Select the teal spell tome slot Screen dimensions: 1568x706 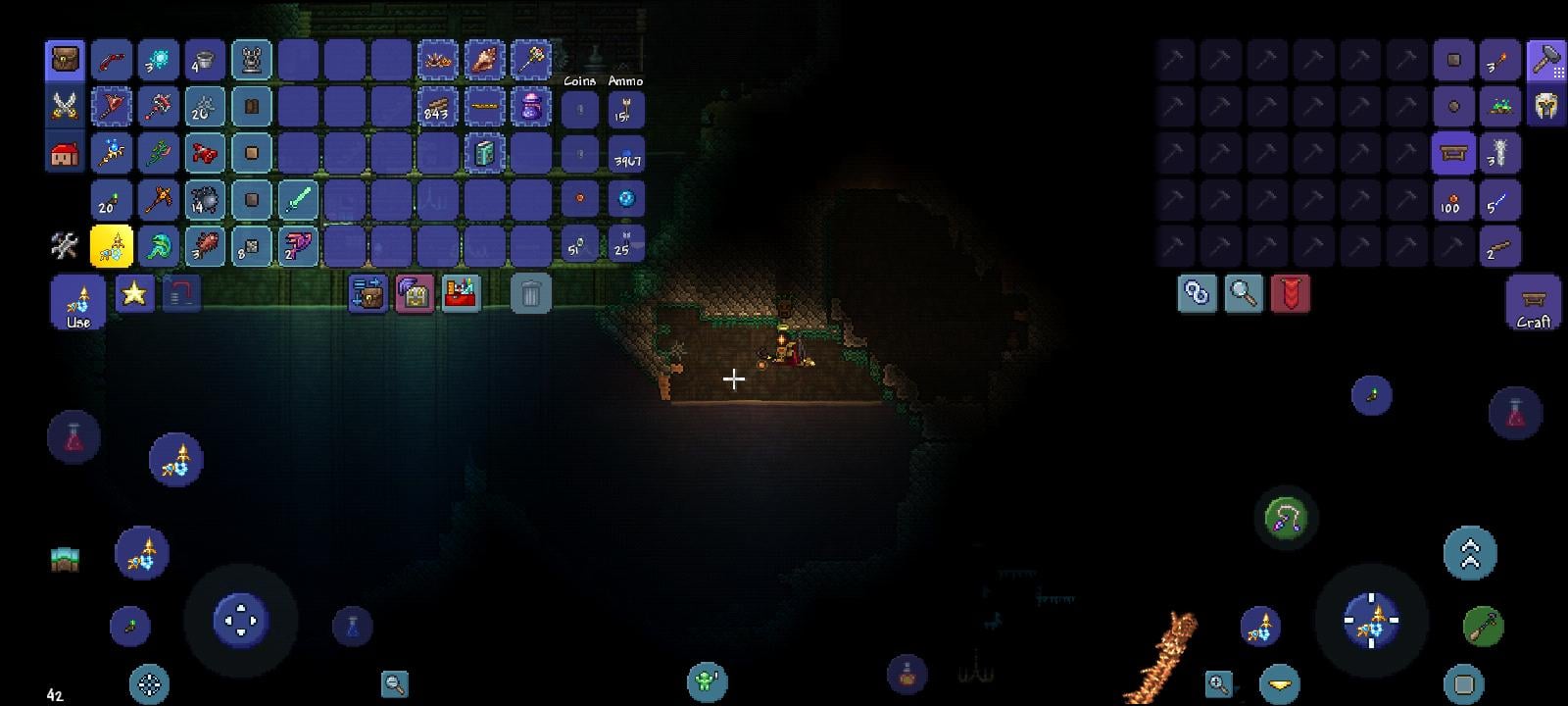(484, 154)
